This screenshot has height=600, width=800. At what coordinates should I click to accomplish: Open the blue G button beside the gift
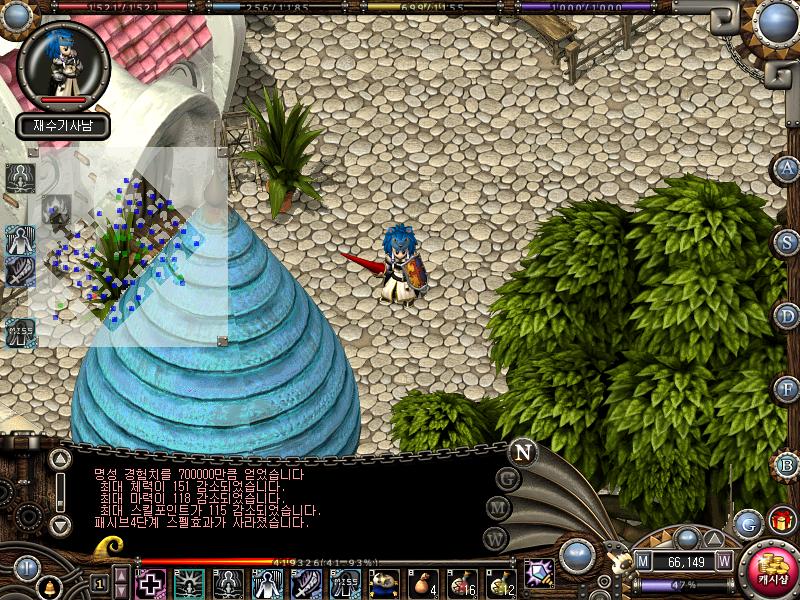point(748,523)
